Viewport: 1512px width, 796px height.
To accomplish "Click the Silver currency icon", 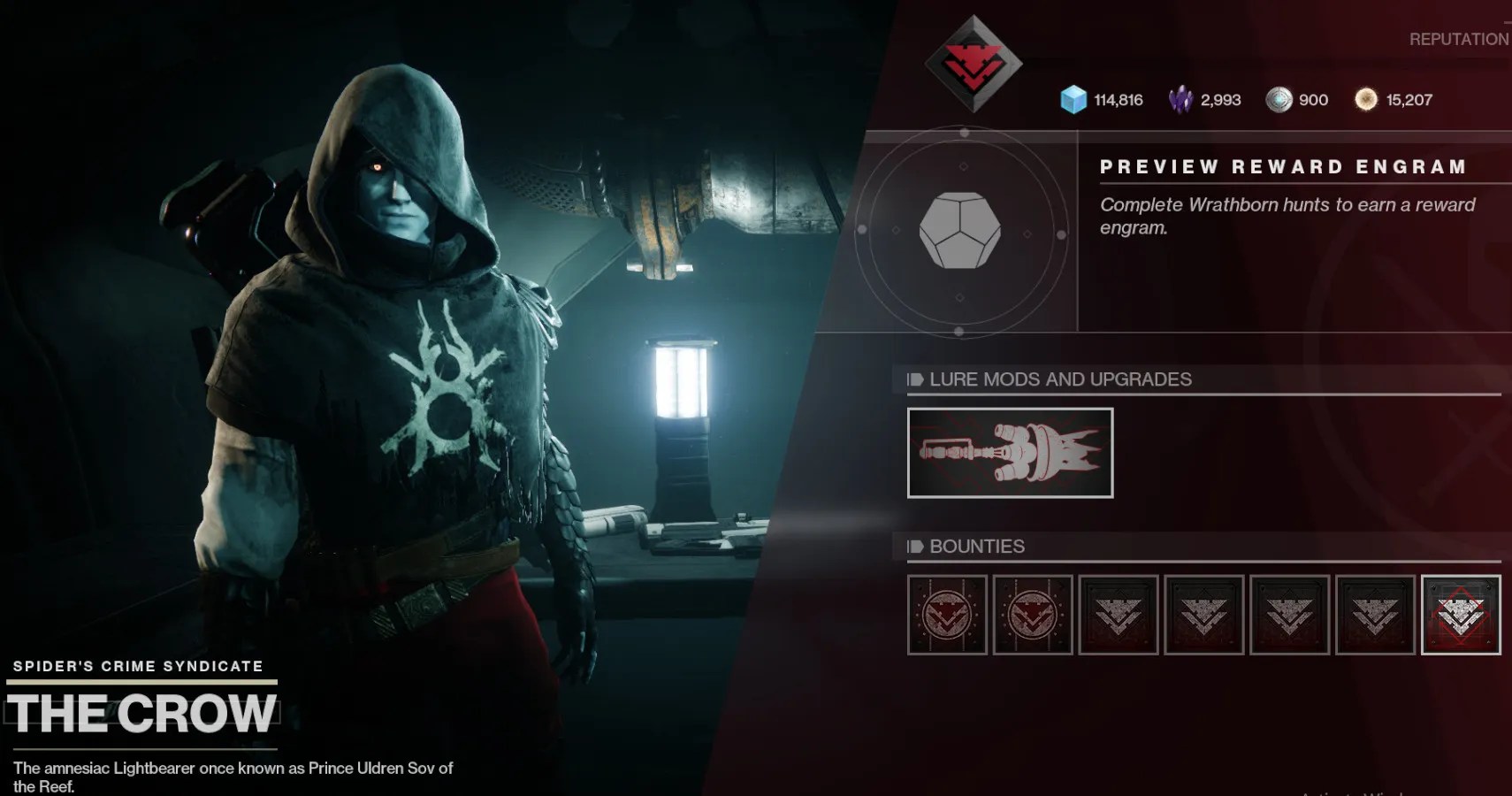I will tap(1277, 99).
